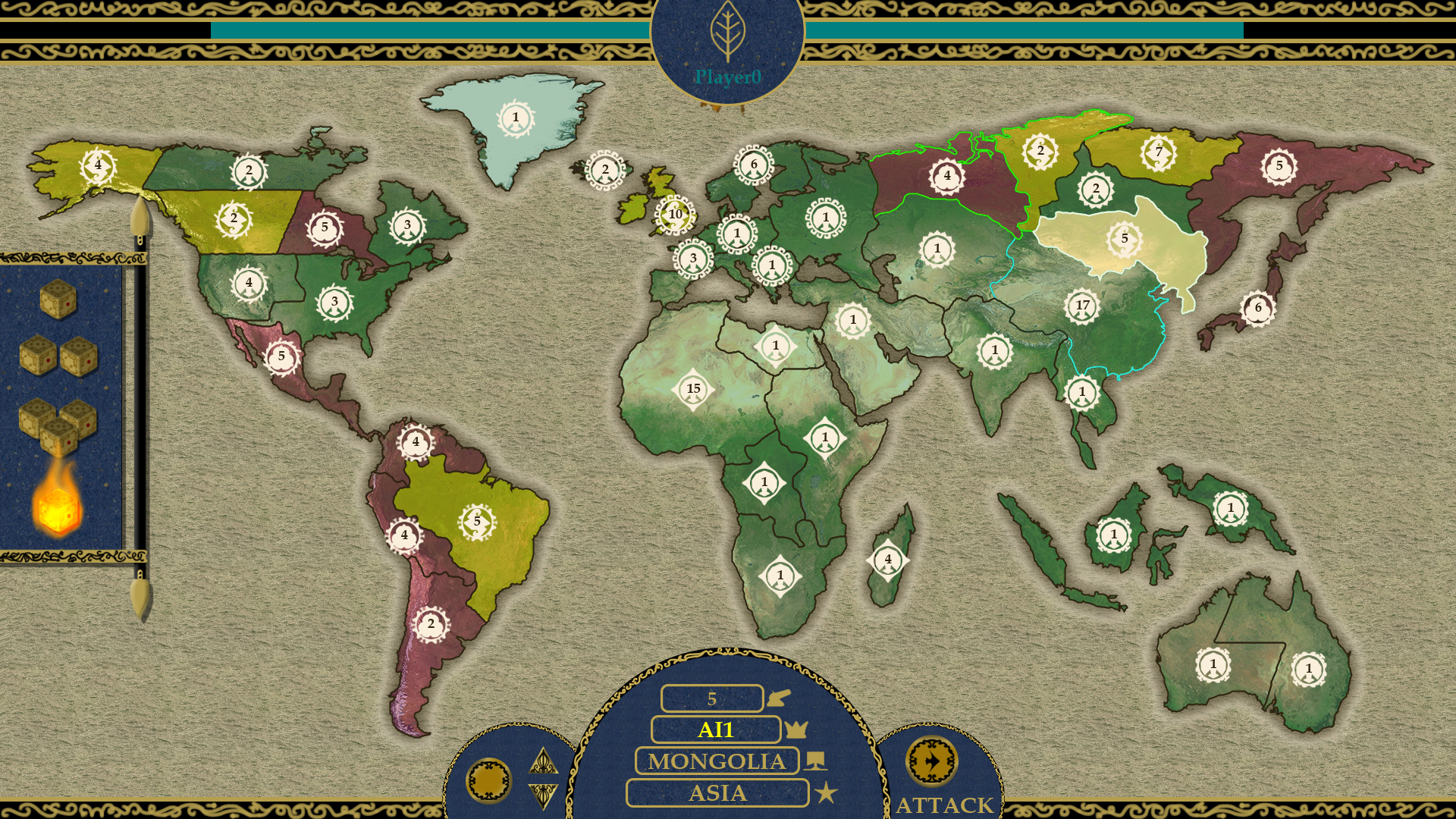Select Madagascar's 4-troop marker
The image size is (1456, 819).
pos(888,560)
